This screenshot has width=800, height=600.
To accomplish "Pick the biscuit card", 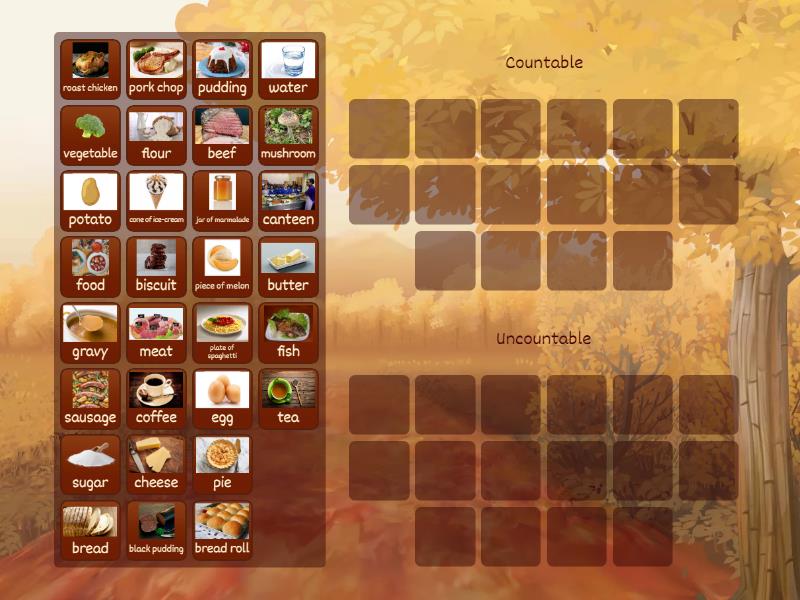I will pos(156,267).
